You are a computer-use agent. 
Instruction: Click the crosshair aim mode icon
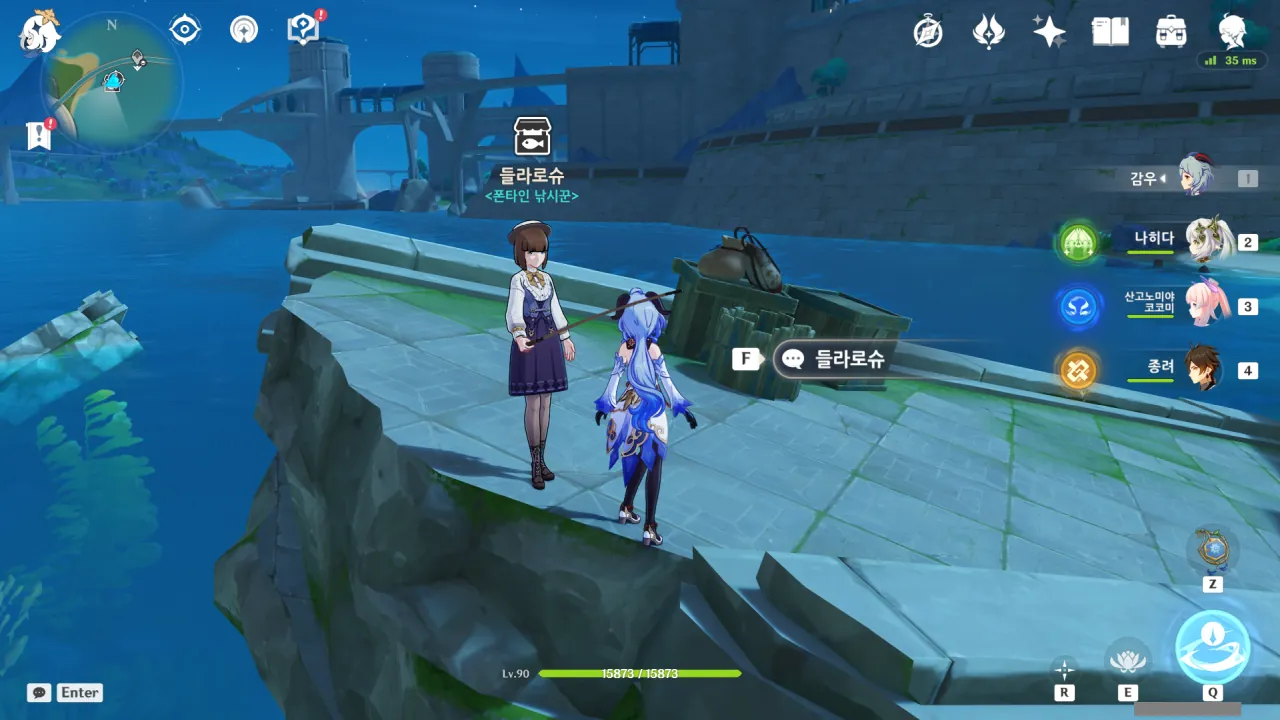tap(1064, 669)
